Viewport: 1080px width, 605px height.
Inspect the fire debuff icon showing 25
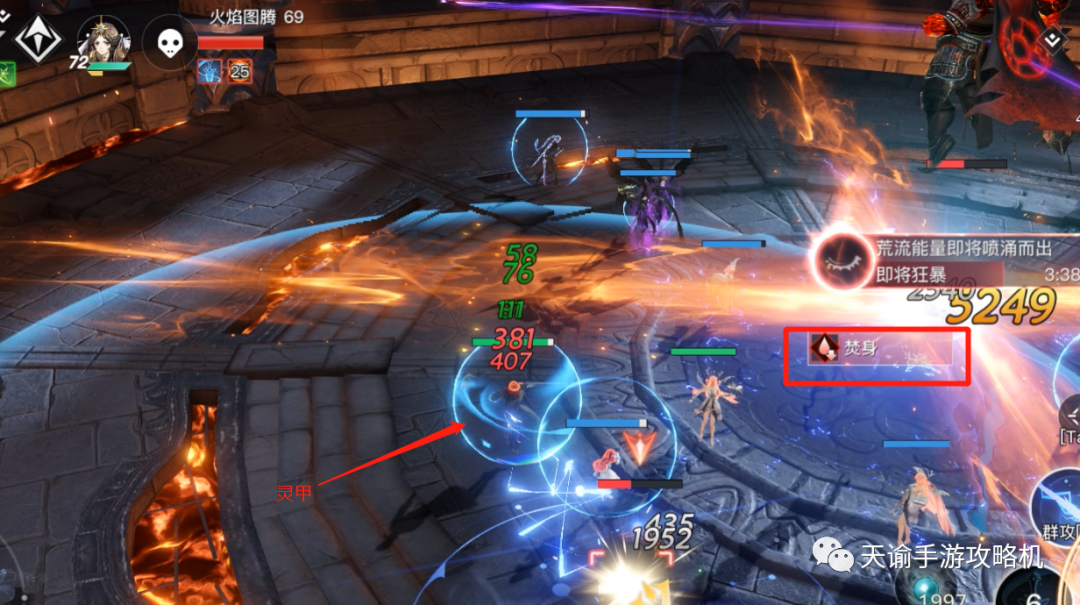pos(240,70)
